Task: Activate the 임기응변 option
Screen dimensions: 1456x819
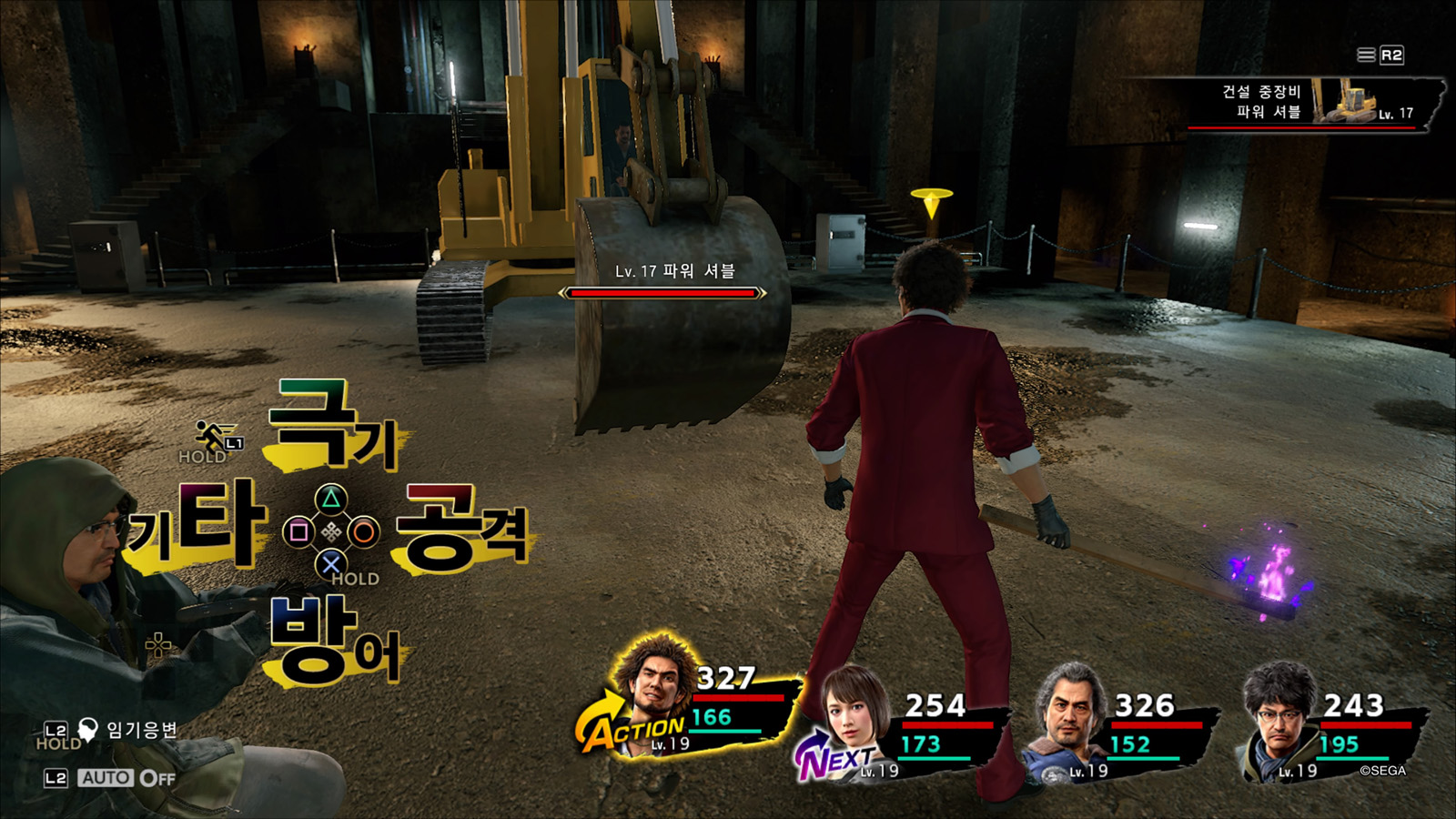Action: pos(141,729)
